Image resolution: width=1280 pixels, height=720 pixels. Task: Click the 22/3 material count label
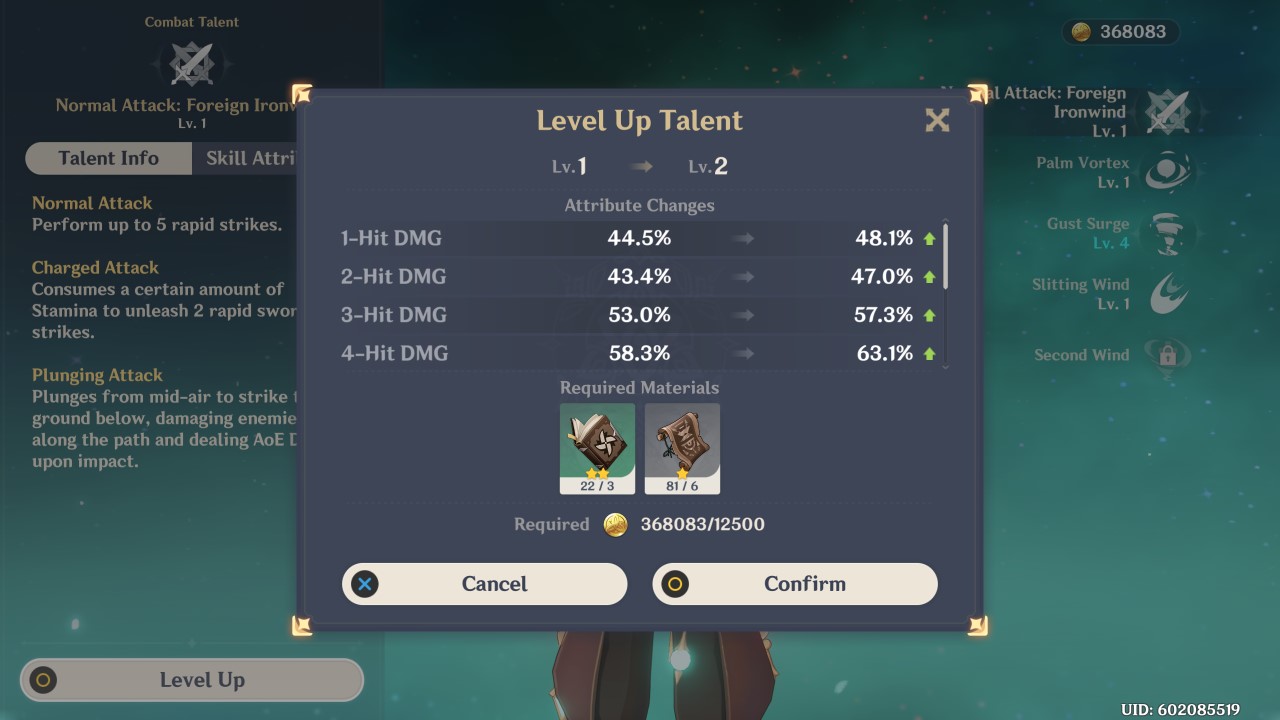[x=595, y=487]
